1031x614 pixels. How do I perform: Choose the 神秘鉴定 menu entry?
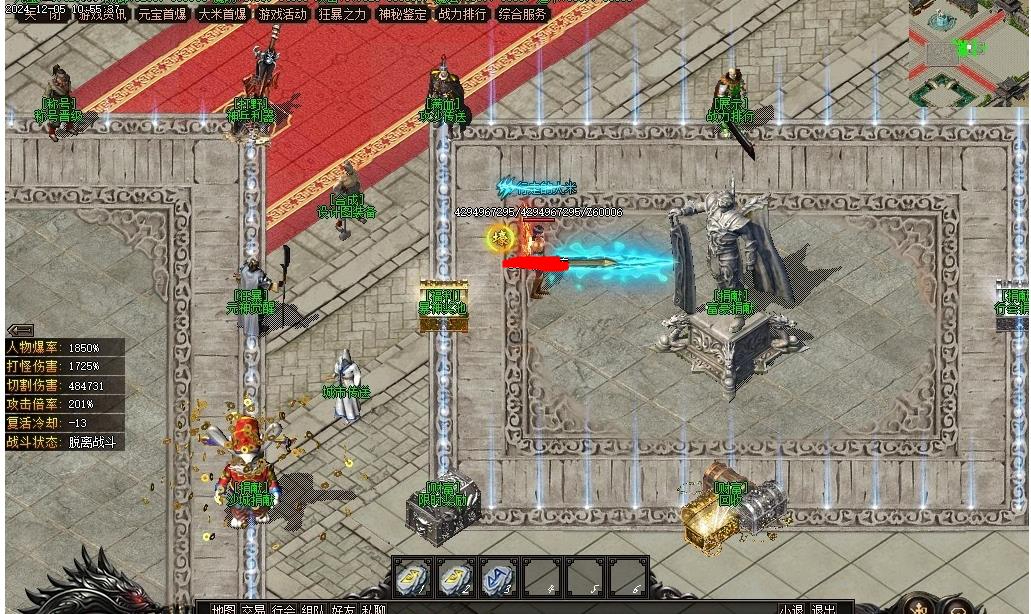click(402, 14)
